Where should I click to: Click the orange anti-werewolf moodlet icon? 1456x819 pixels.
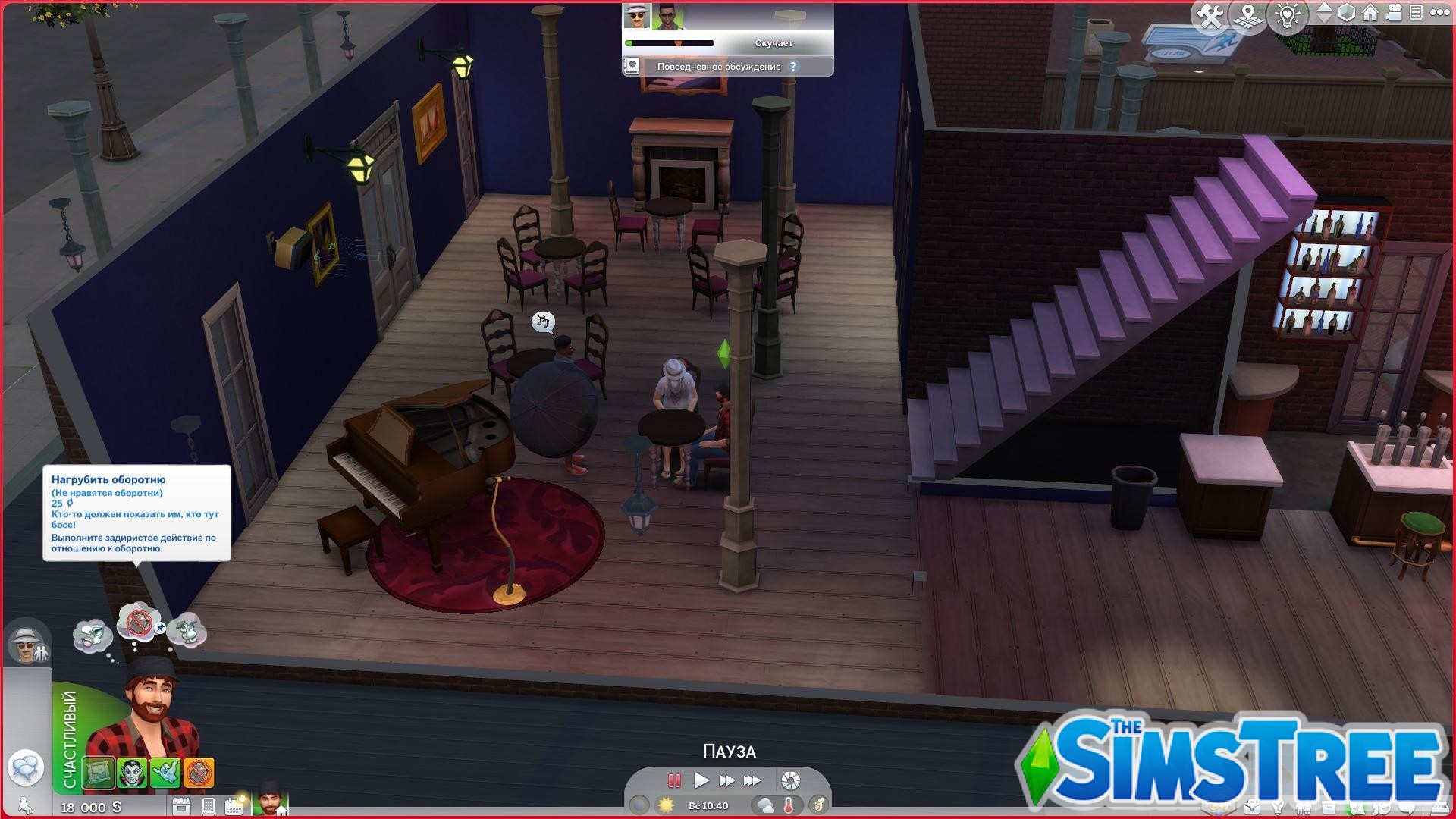199,770
